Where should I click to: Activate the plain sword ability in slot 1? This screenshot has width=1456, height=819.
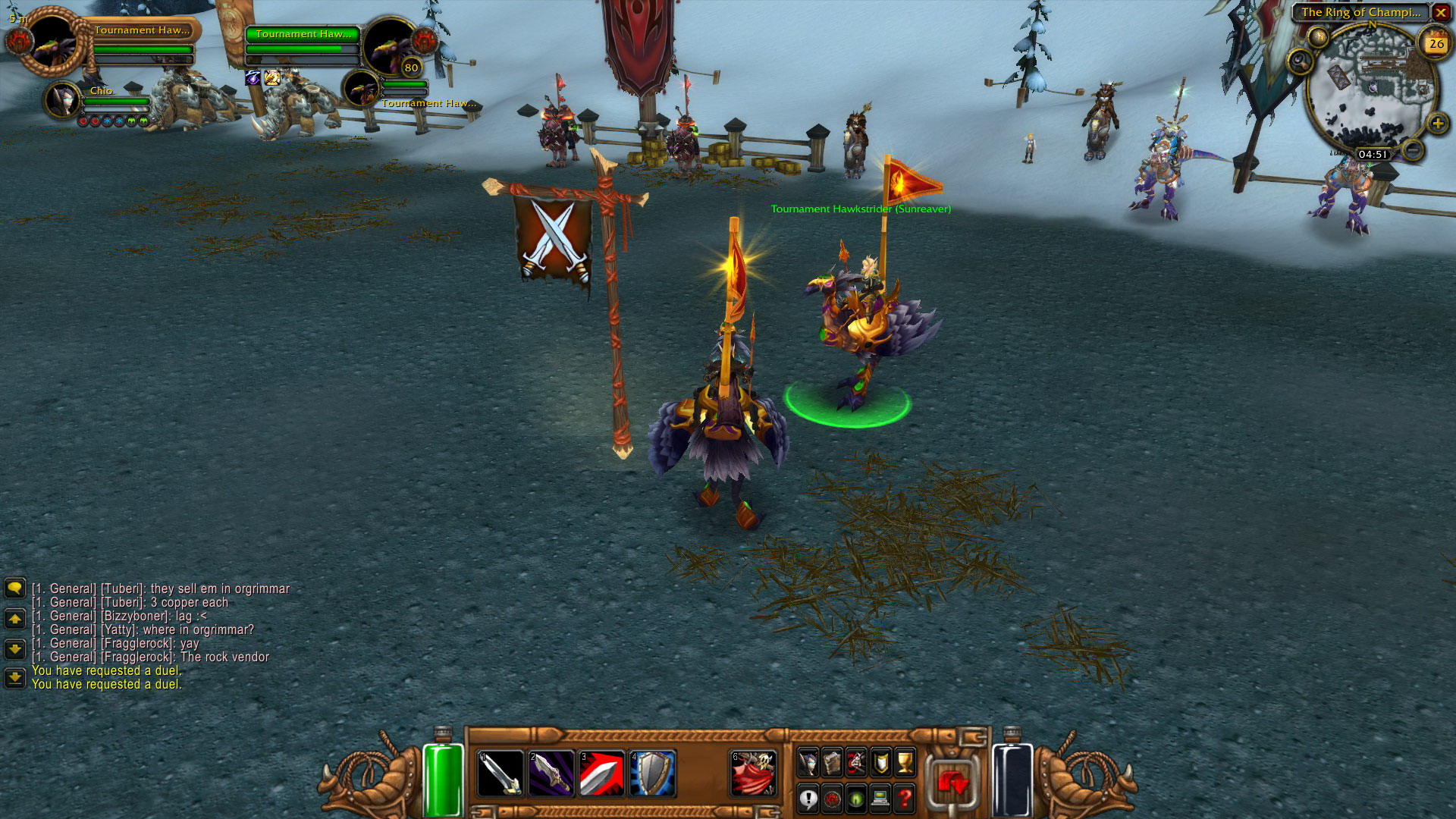coord(500,772)
